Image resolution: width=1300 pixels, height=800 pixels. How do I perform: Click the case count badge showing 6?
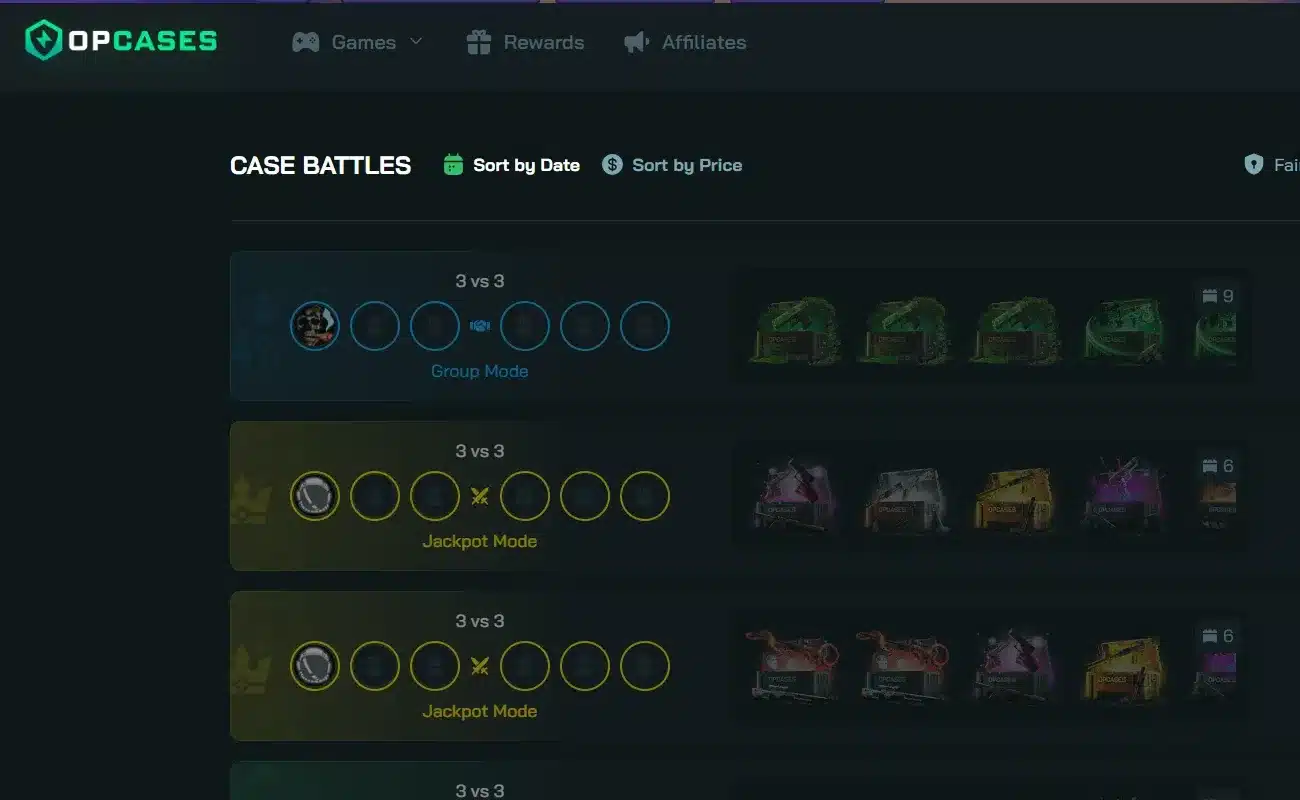1216,464
